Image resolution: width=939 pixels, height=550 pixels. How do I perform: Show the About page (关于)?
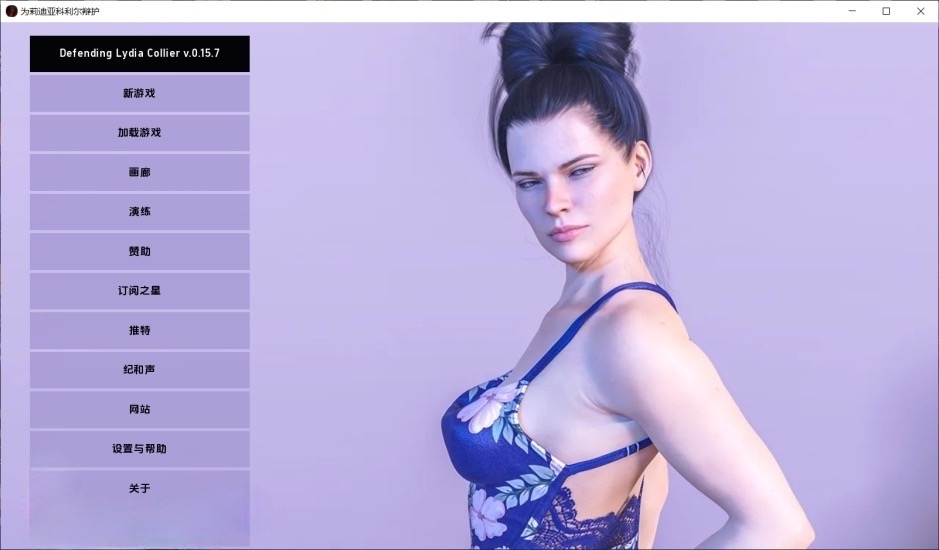[139, 488]
